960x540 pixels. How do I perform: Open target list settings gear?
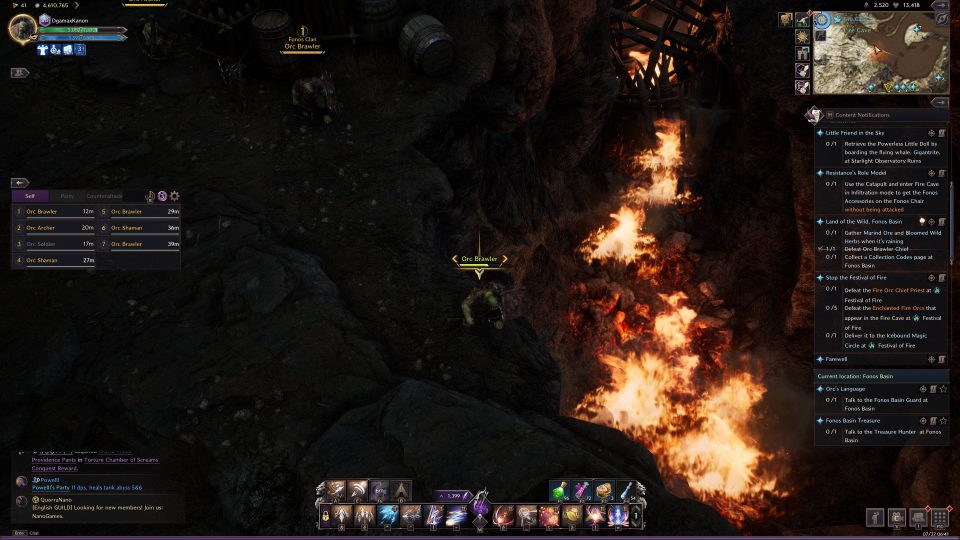pyautogui.click(x=175, y=196)
